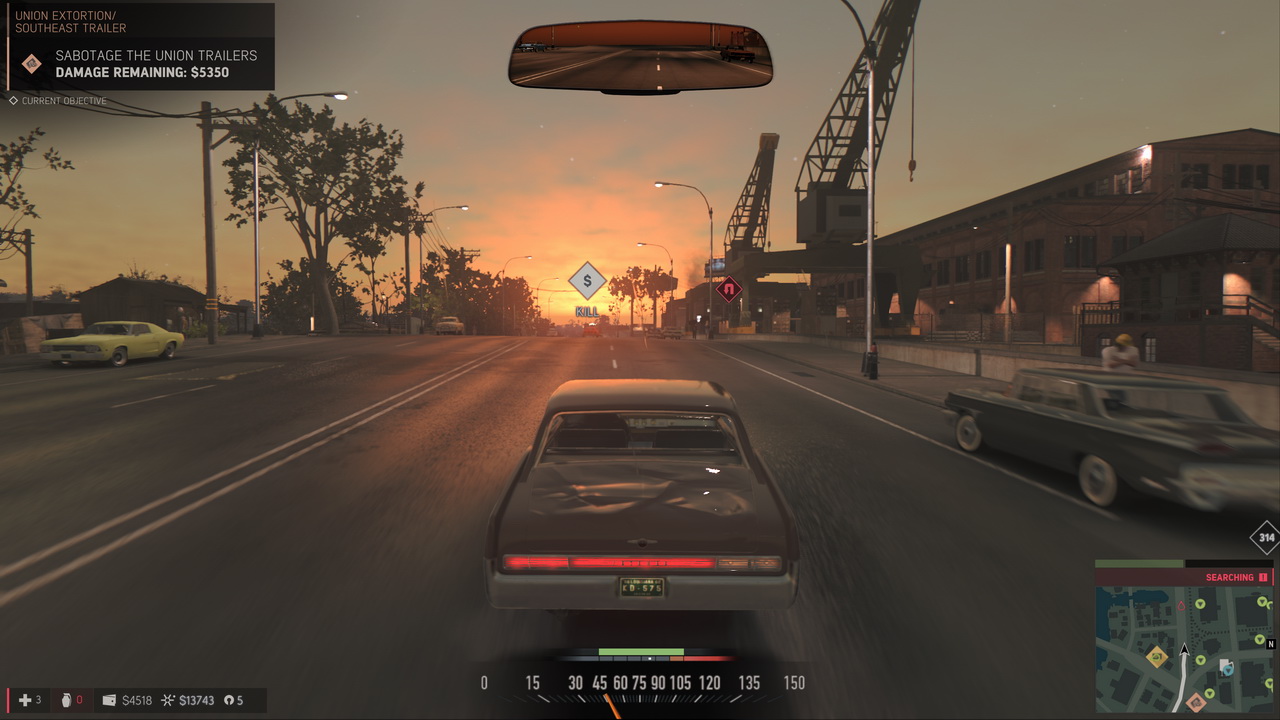1280x720 pixels.
Task: Click the red outlined marker on minimap
Action: tap(1181, 606)
